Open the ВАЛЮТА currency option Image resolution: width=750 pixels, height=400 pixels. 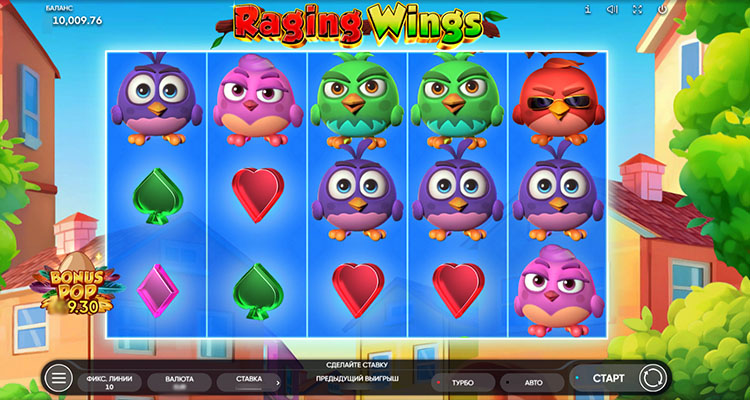coord(179,380)
